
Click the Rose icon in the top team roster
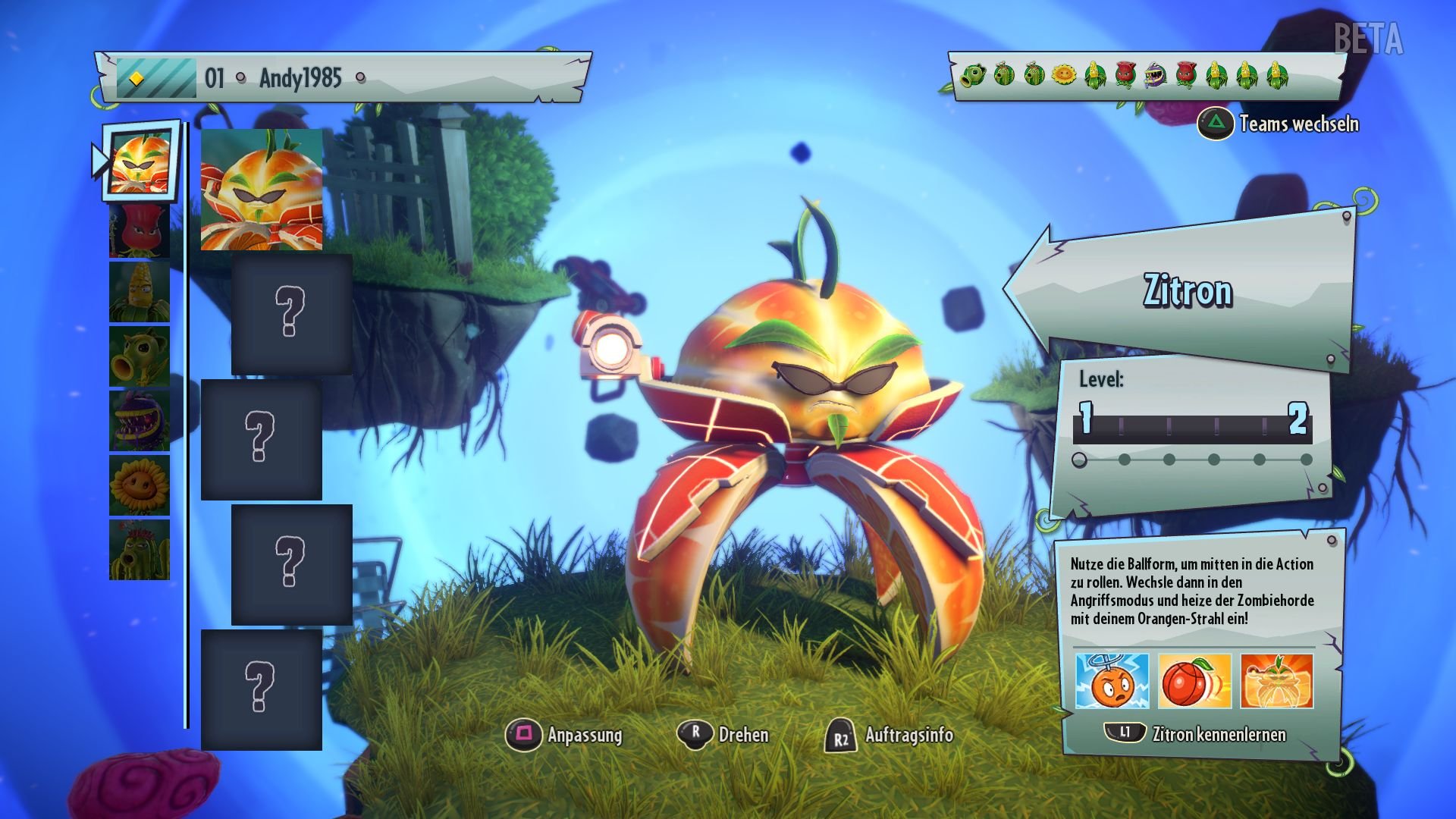pos(1125,76)
